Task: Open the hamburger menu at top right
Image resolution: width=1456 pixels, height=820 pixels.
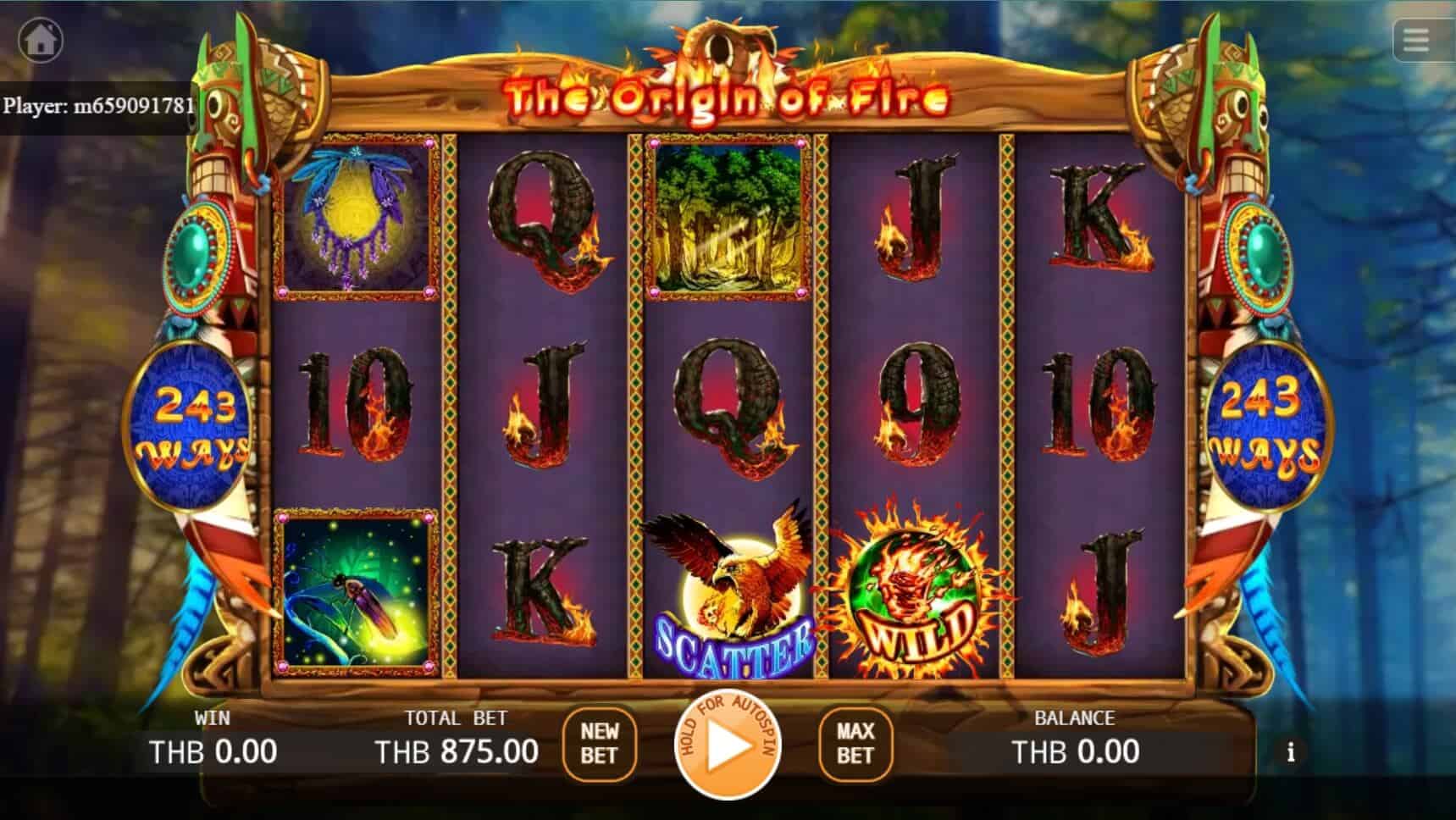Action: coord(1415,39)
